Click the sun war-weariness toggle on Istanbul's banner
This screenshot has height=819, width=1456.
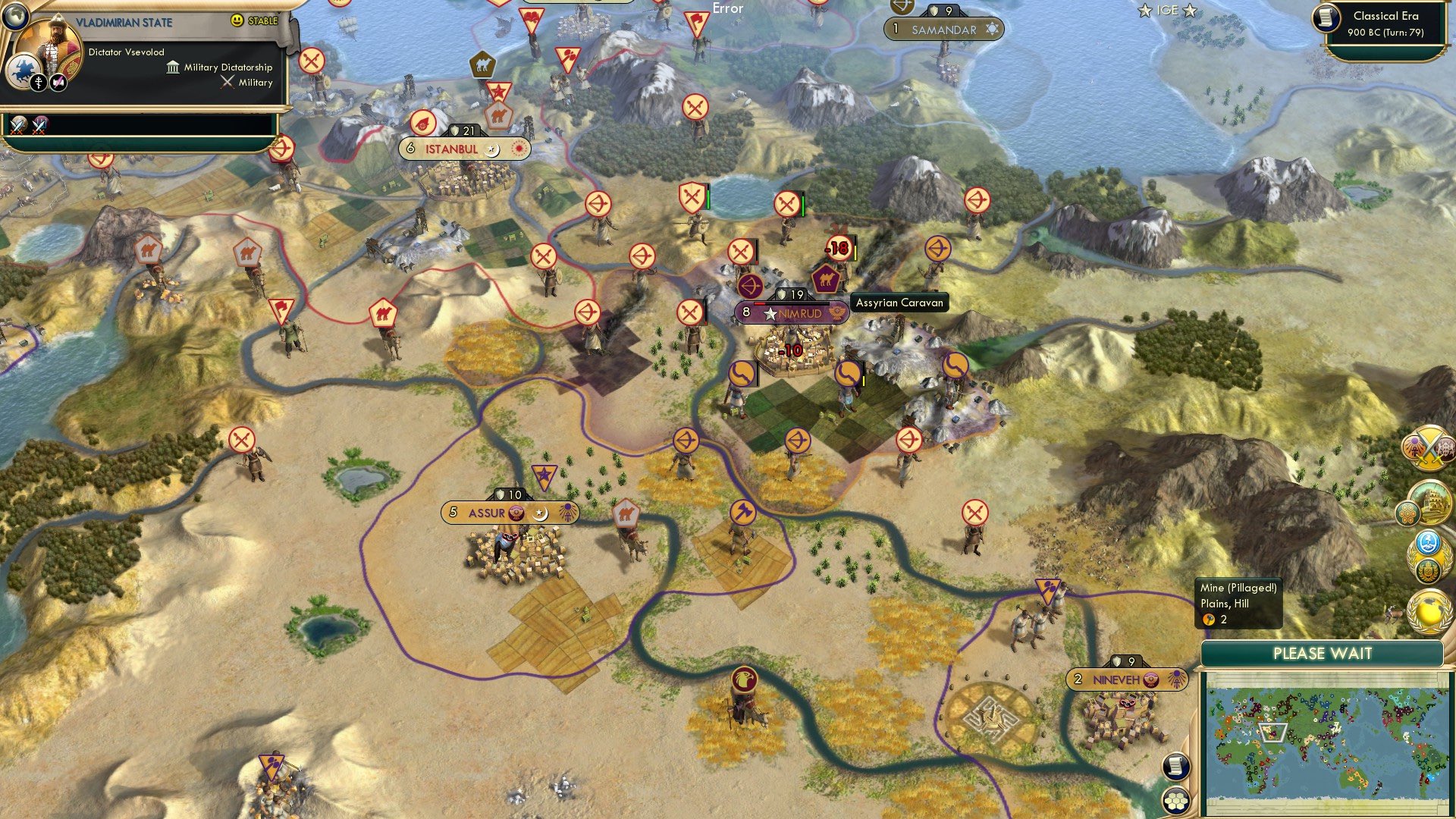[x=517, y=149]
